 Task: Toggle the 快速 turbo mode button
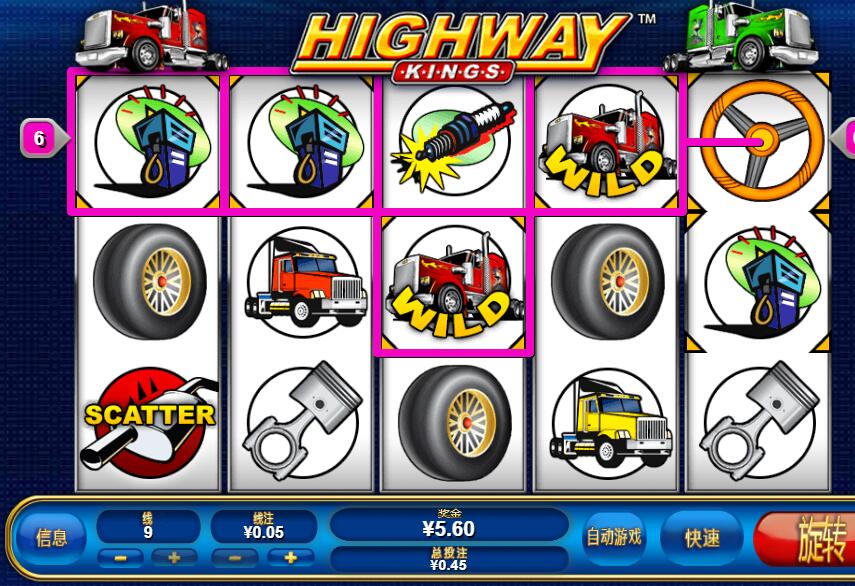[702, 538]
